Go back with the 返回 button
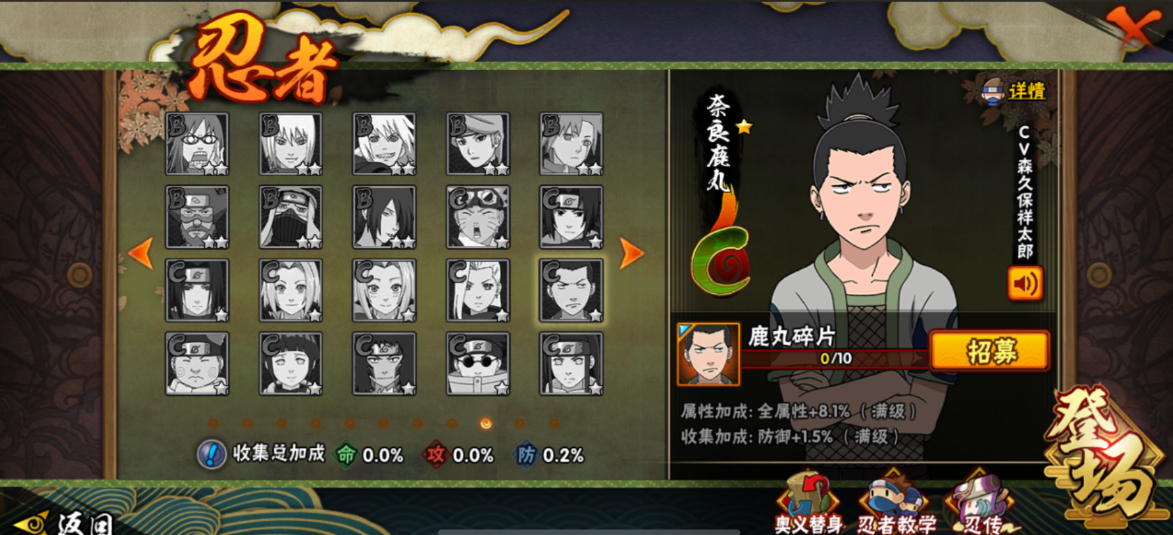This screenshot has width=1173, height=535. (x=64, y=523)
